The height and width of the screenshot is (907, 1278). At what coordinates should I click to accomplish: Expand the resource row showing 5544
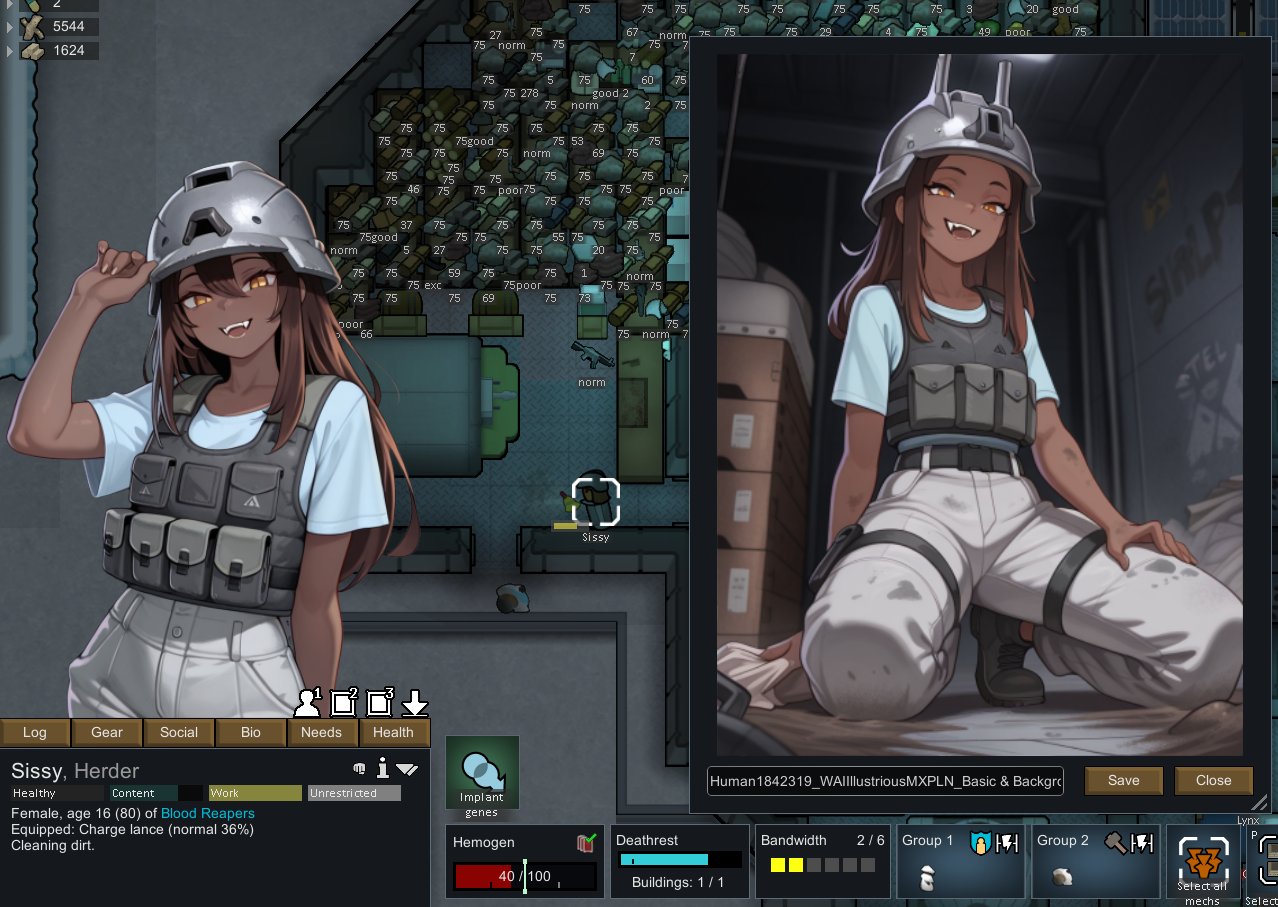pyautogui.click(x=11, y=26)
